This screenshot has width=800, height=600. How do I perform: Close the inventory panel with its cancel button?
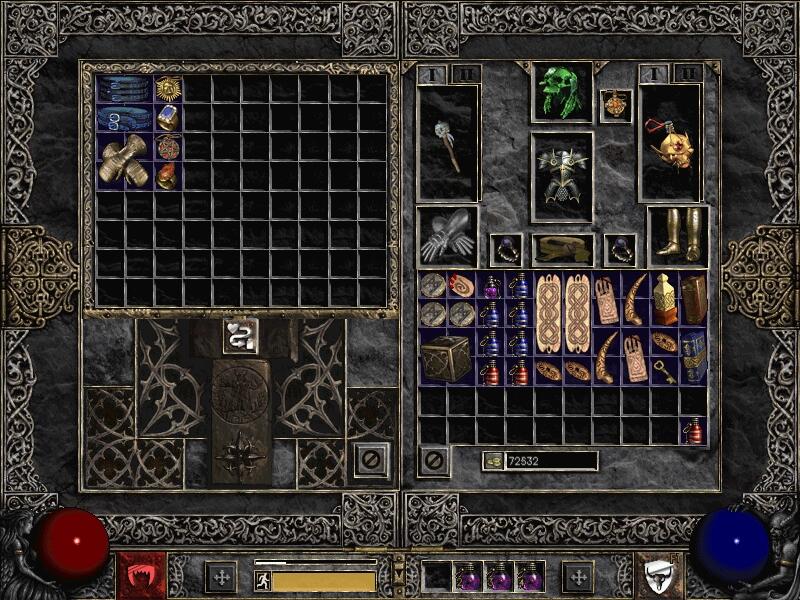coord(433,460)
